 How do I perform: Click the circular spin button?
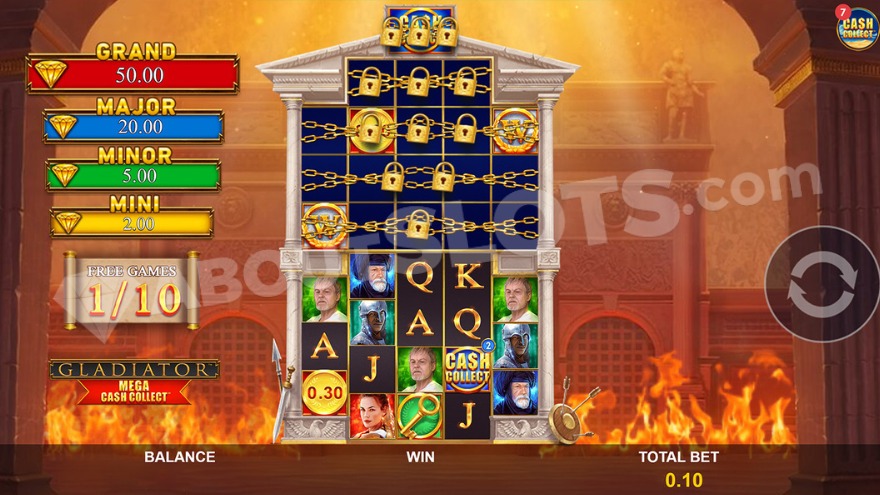pos(822,284)
